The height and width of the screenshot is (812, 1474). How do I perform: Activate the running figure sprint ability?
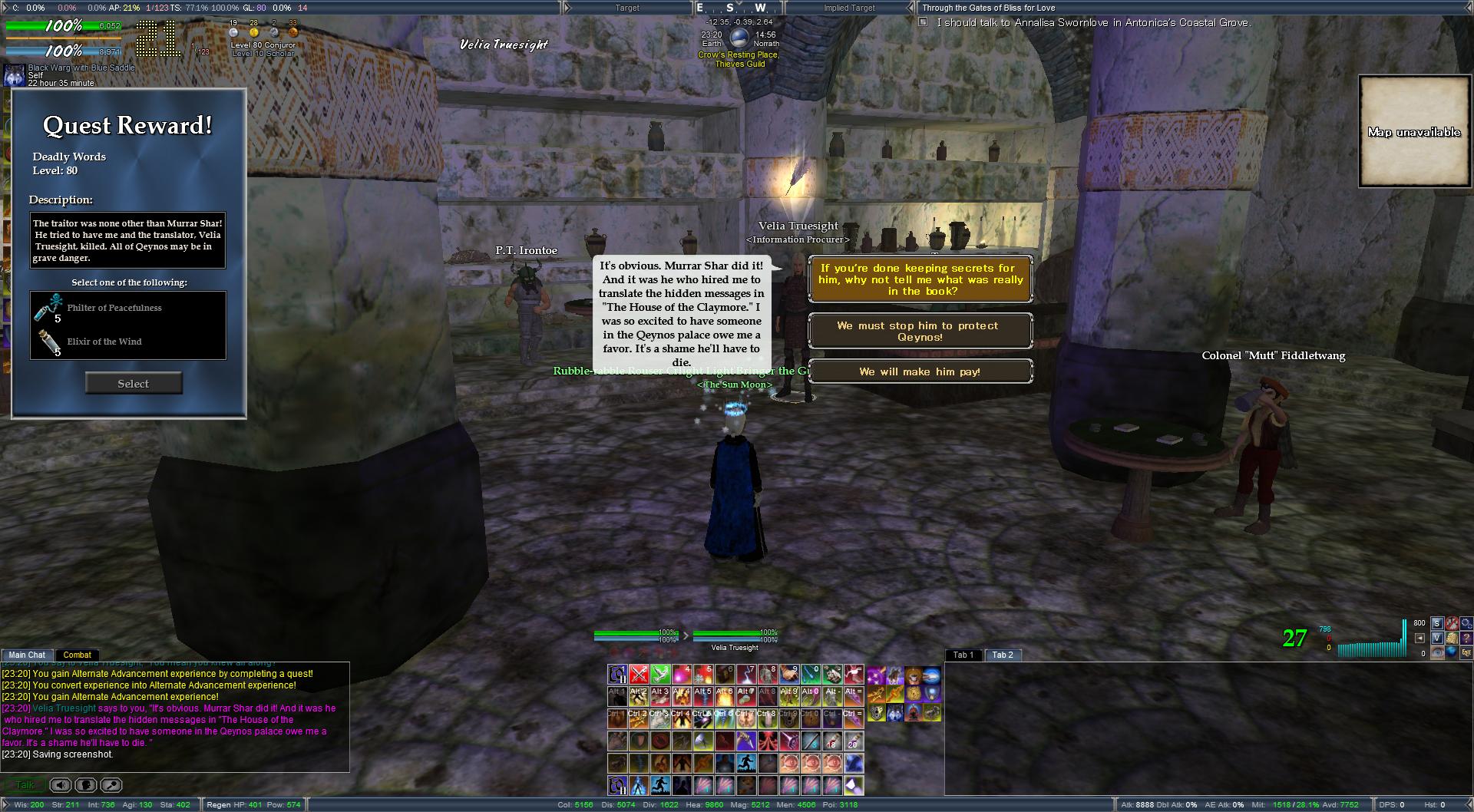coord(746,764)
